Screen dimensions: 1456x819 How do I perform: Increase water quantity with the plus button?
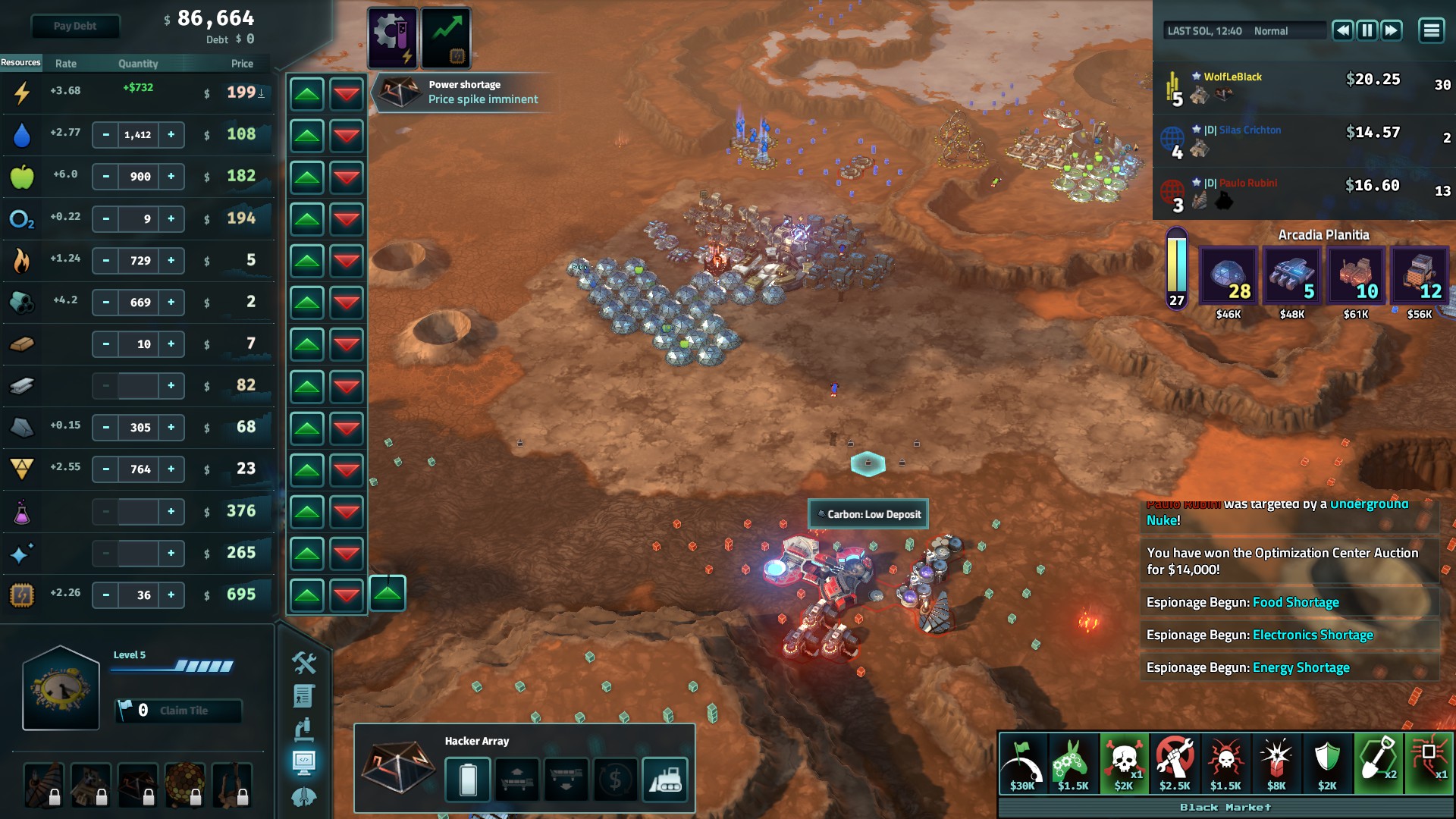click(171, 134)
